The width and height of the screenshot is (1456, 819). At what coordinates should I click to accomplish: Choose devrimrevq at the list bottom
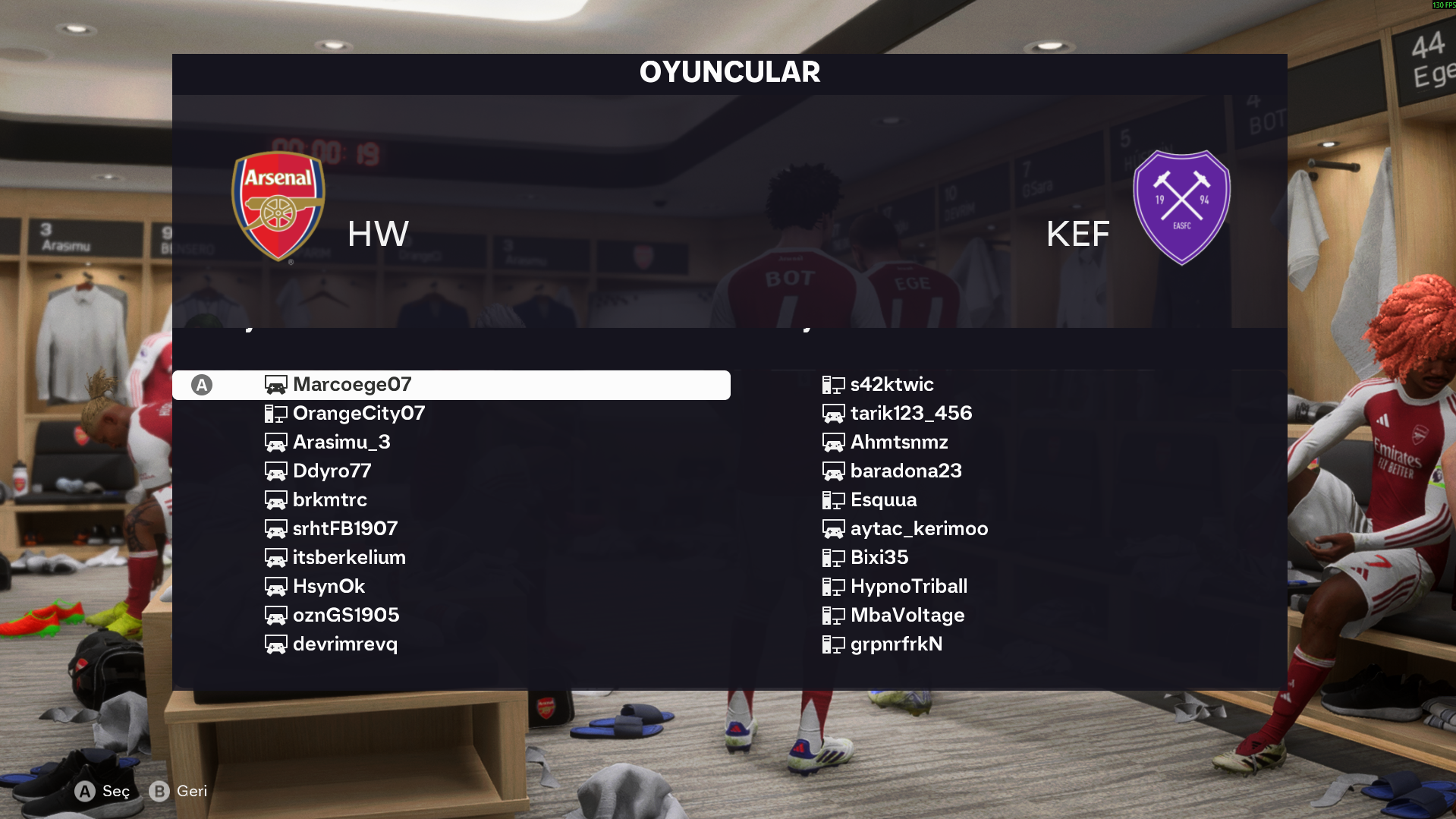tap(344, 644)
